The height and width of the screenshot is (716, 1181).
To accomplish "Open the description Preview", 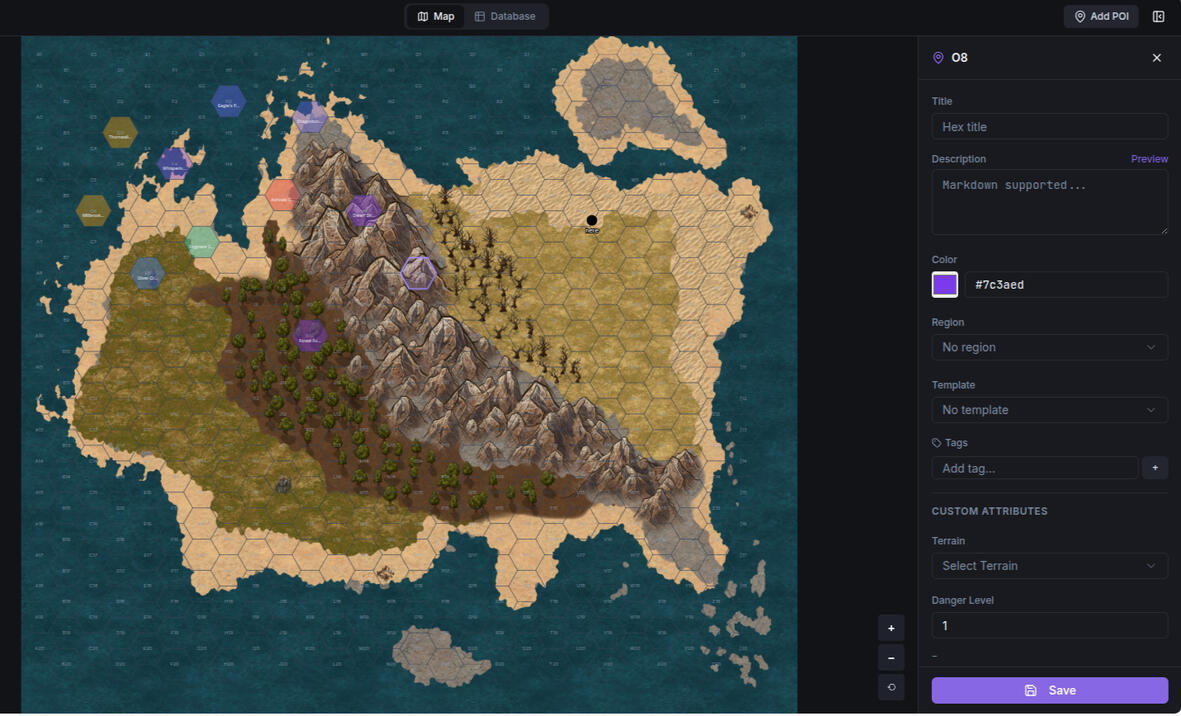I will coord(1149,159).
